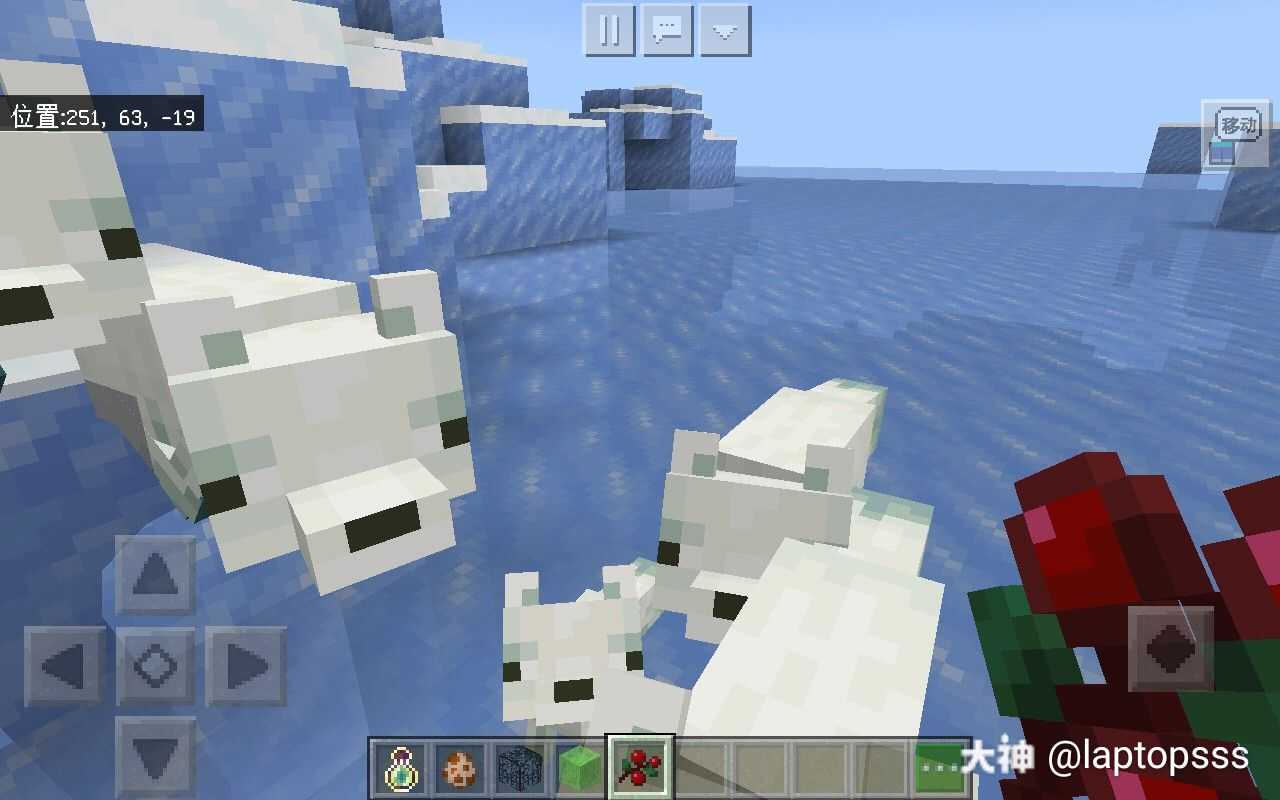
Task: Tap the center diamond sneak button
Action: point(155,666)
